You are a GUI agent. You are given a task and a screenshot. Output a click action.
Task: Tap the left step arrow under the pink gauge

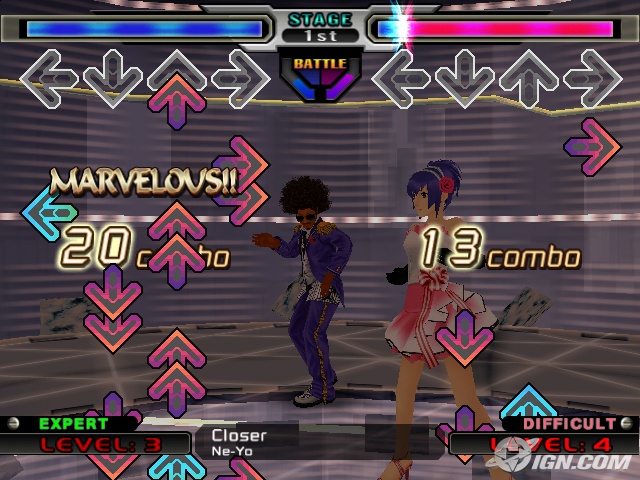tap(401, 78)
